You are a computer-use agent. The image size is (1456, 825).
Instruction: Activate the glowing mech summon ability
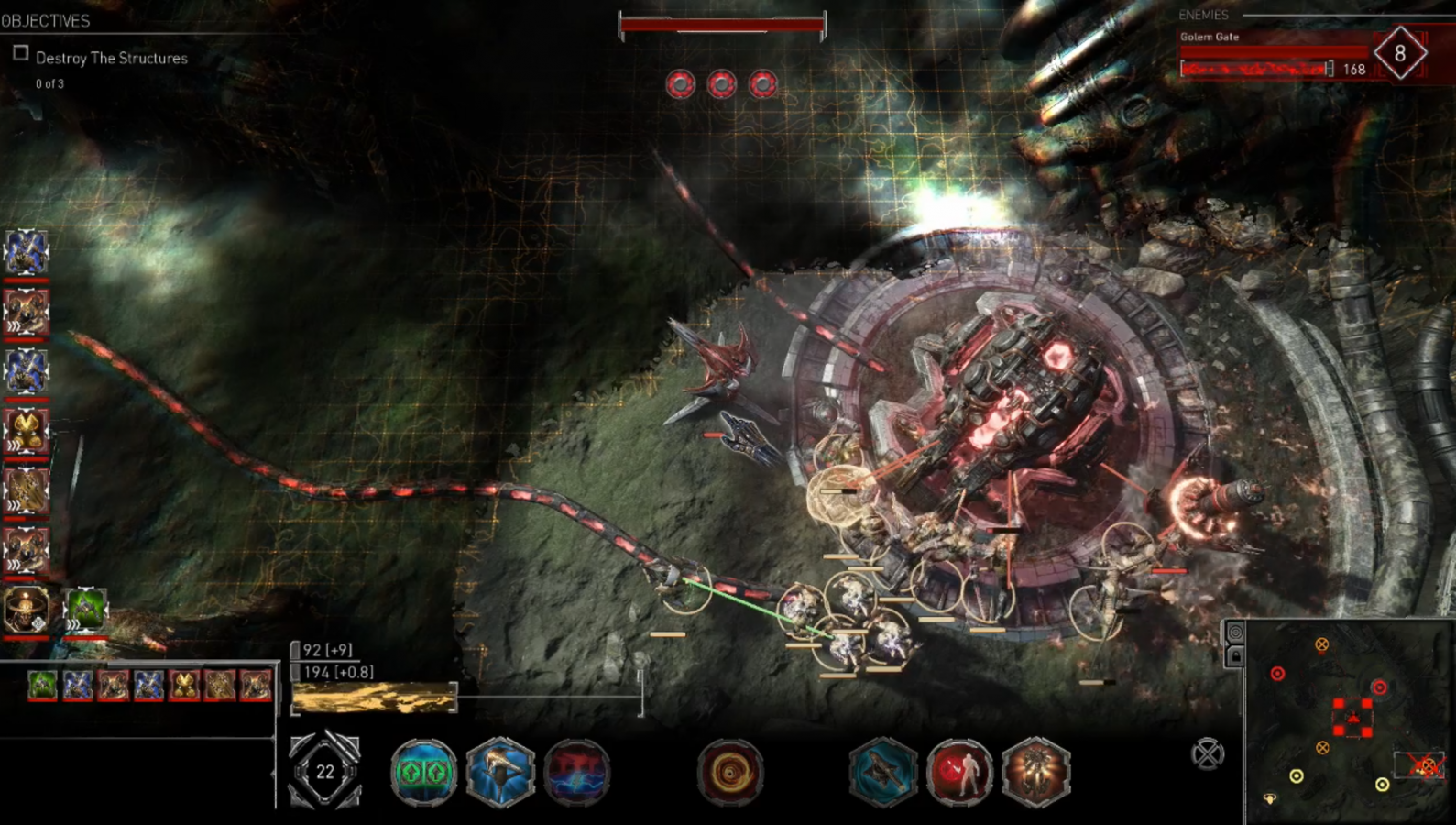click(x=1036, y=773)
